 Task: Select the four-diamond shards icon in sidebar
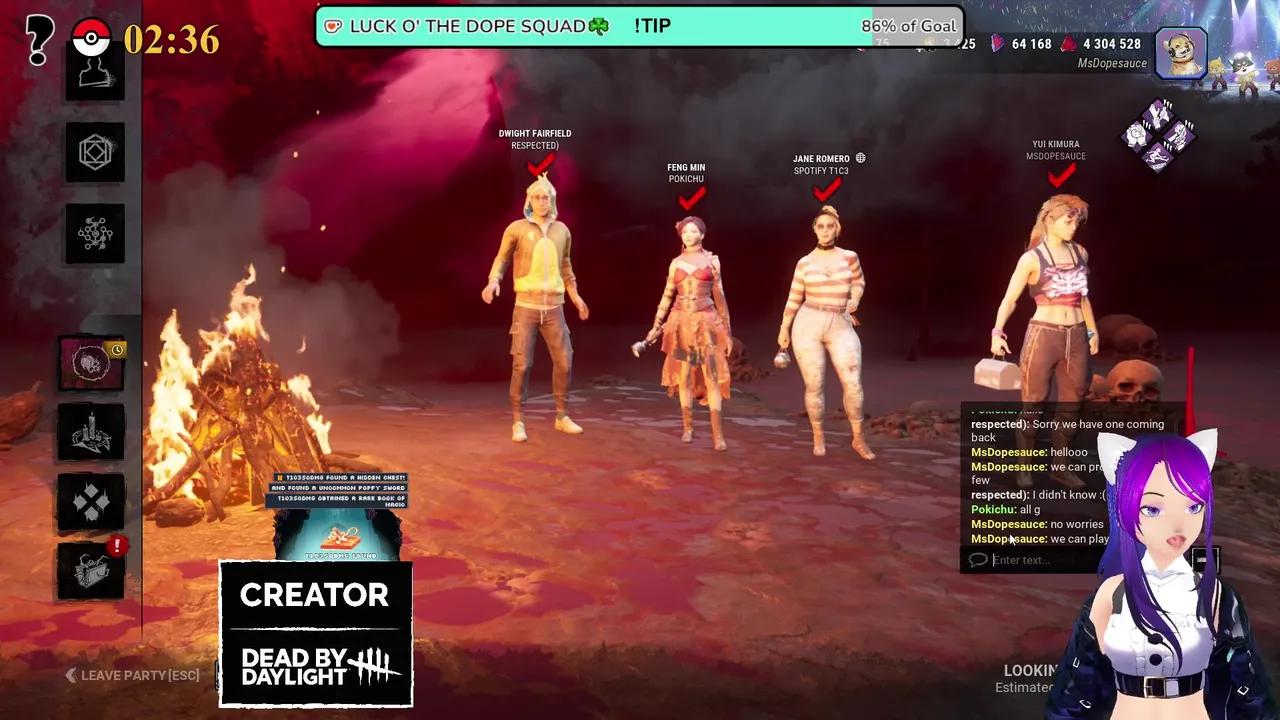pyautogui.click(x=92, y=502)
